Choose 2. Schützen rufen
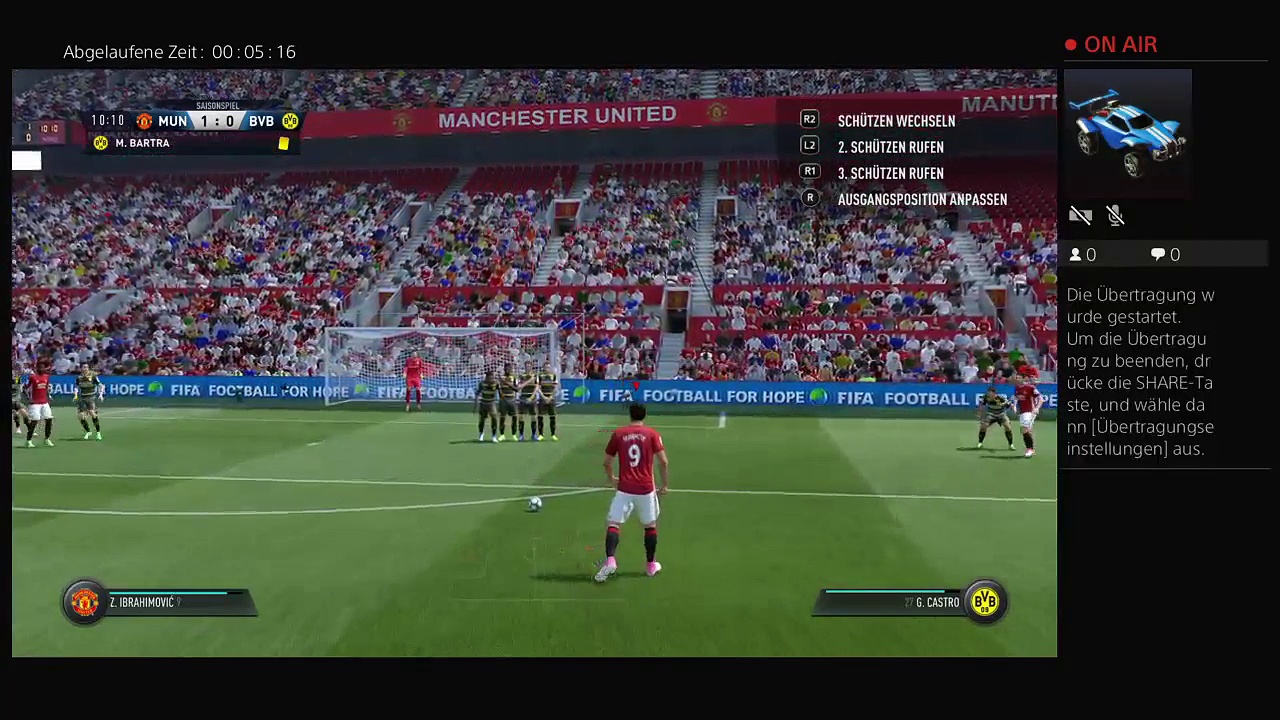The height and width of the screenshot is (720, 1280). click(889, 147)
